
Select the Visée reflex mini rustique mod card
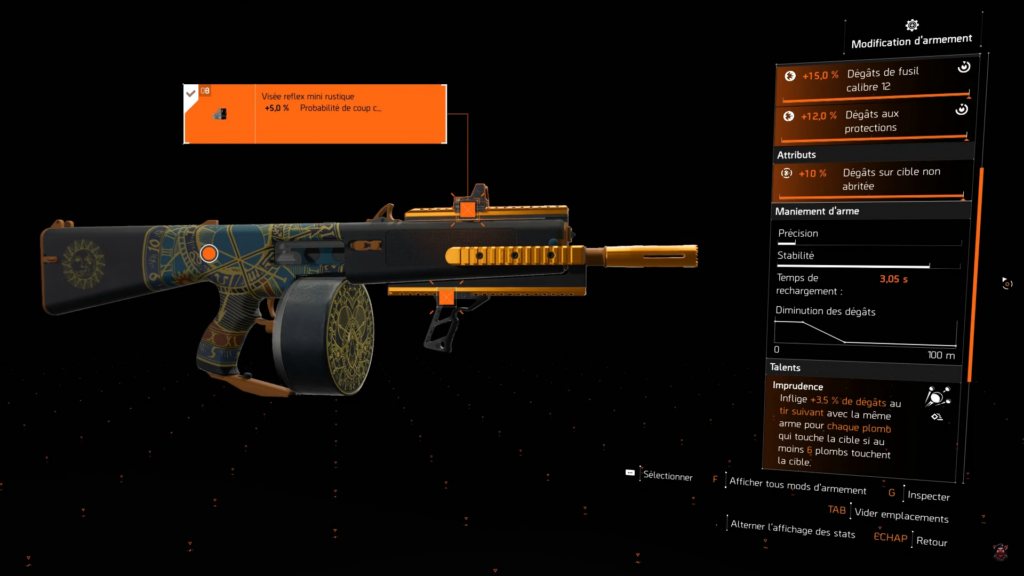click(x=314, y=114)
